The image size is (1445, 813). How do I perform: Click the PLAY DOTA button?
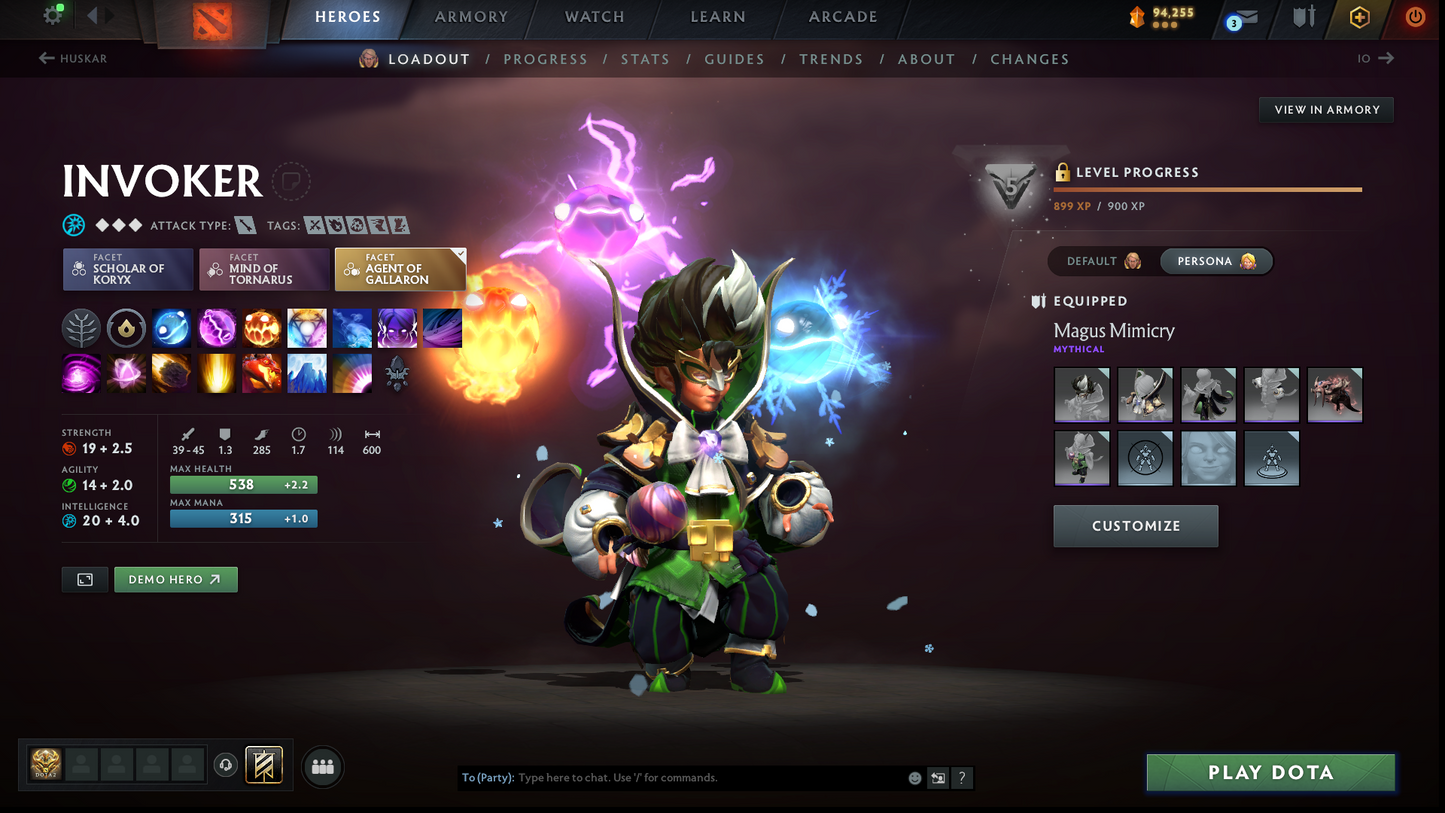tap(1269, 772)
